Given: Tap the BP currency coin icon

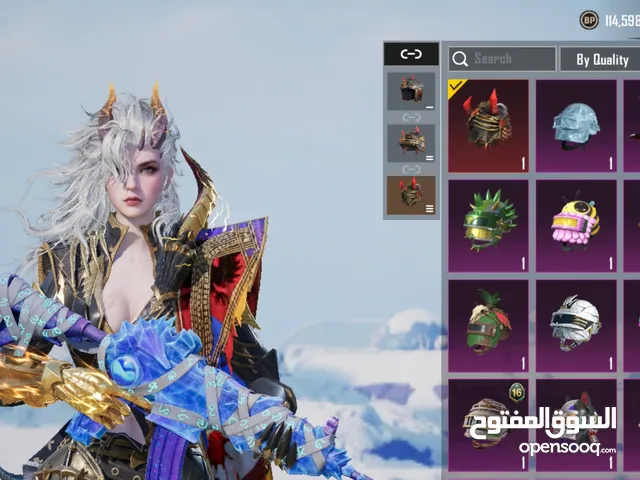Looking at the screenshot, I should point(589,20).
